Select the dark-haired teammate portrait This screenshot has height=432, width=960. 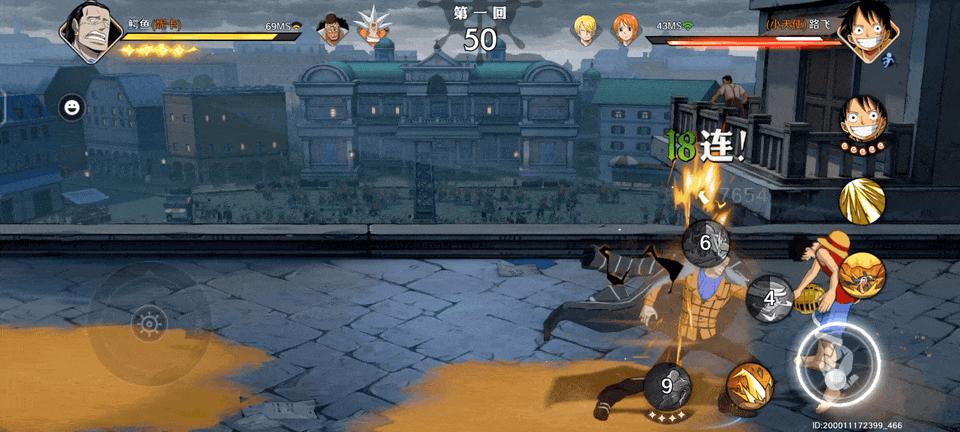click(x=333, y=30)
